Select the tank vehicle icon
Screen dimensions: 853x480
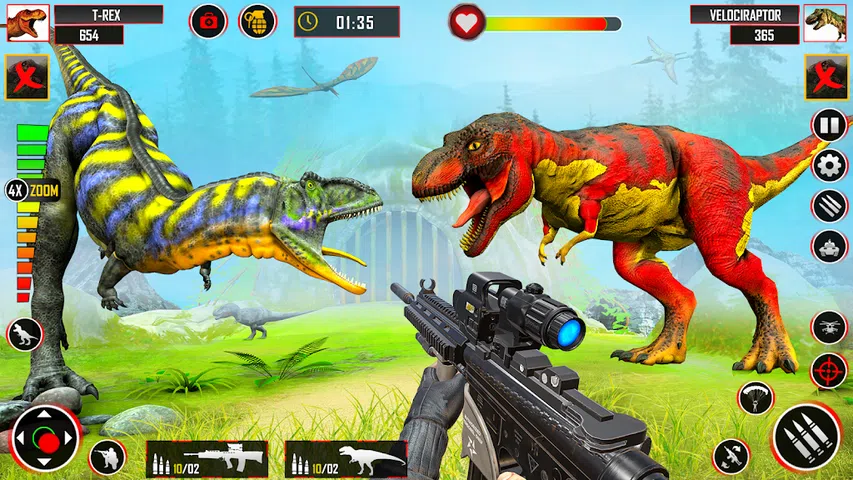829,246
